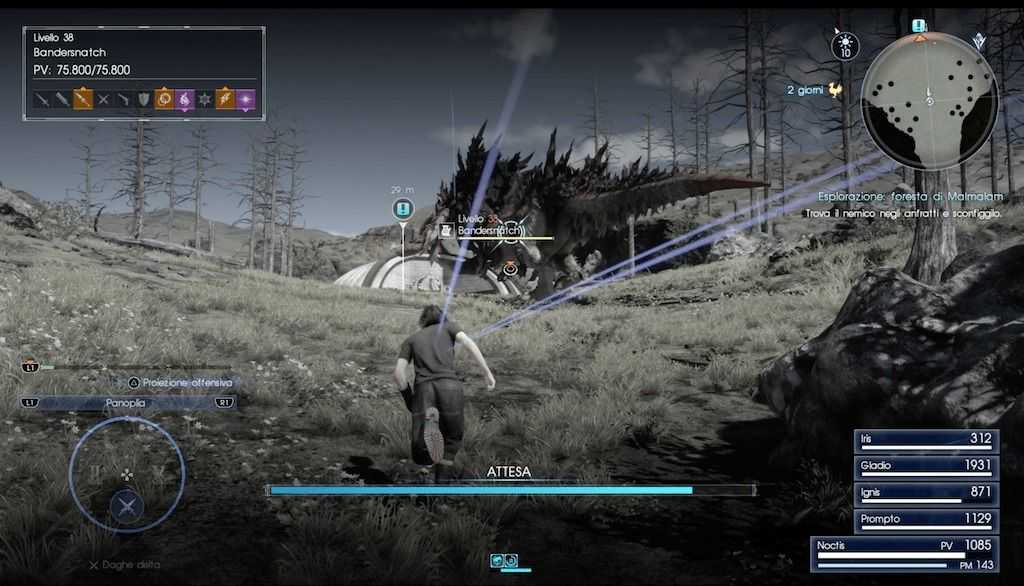This screenshot has width=1024, height=586.
Task: Click the 29 m waypoint marker
Action: pyautogui.click(x=402, y=209)
